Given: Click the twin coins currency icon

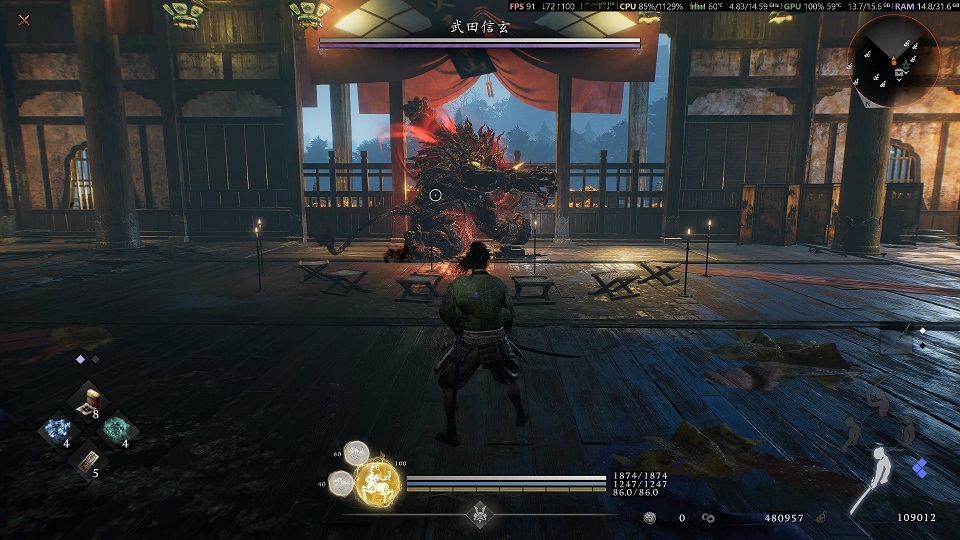Looking at the screenshot, I should (709, 518).
